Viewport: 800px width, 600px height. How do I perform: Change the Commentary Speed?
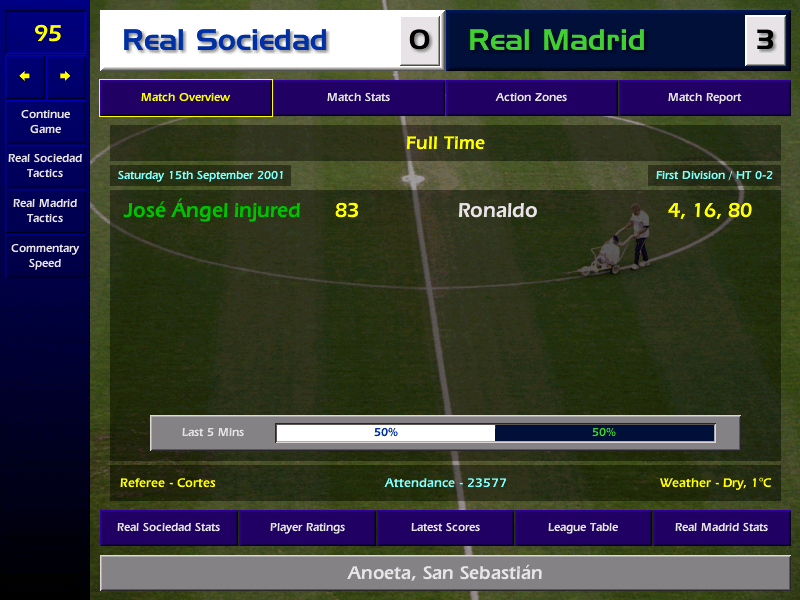point(45,255)
